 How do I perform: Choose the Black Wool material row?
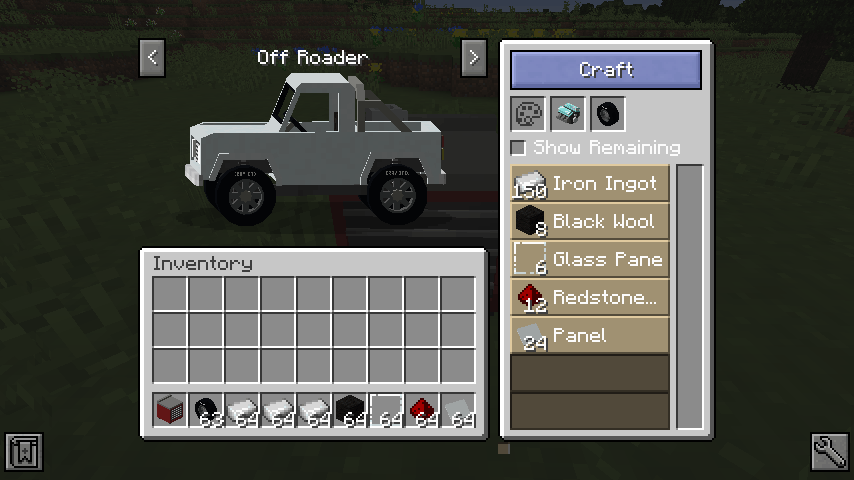pos(589,222)
